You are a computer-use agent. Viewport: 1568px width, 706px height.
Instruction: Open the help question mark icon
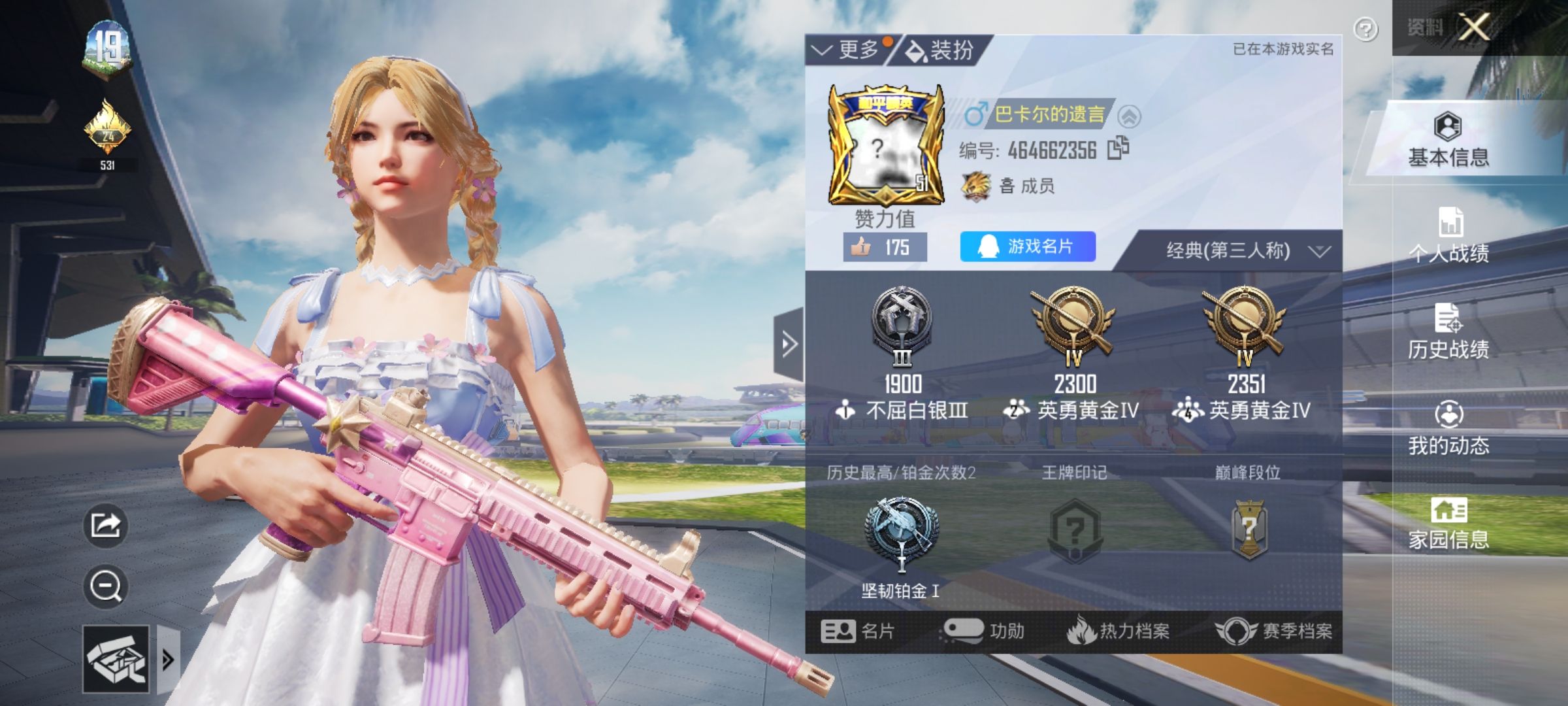pos(1365,27)
